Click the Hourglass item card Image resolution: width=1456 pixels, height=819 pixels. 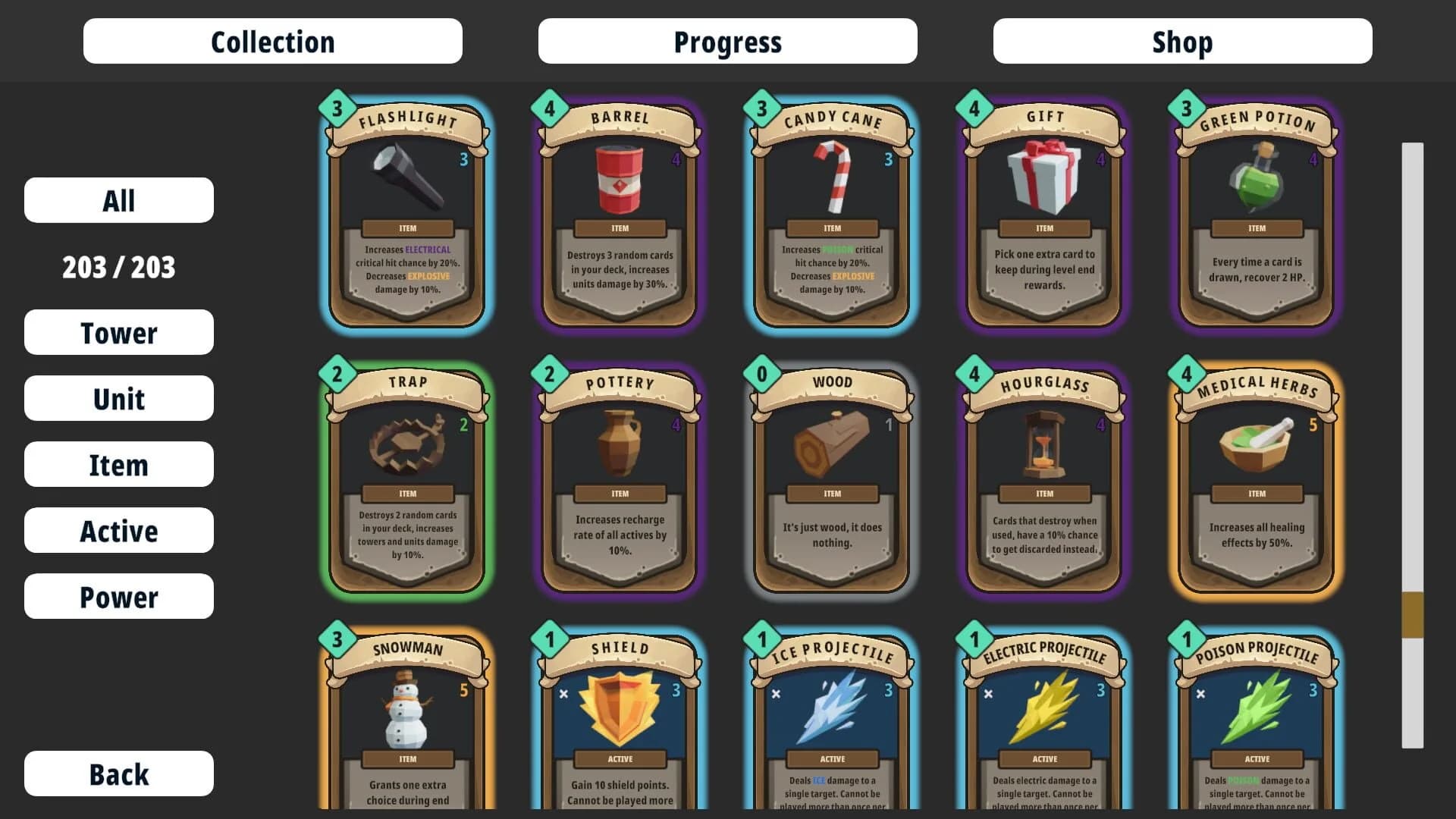coord(1043,478)
